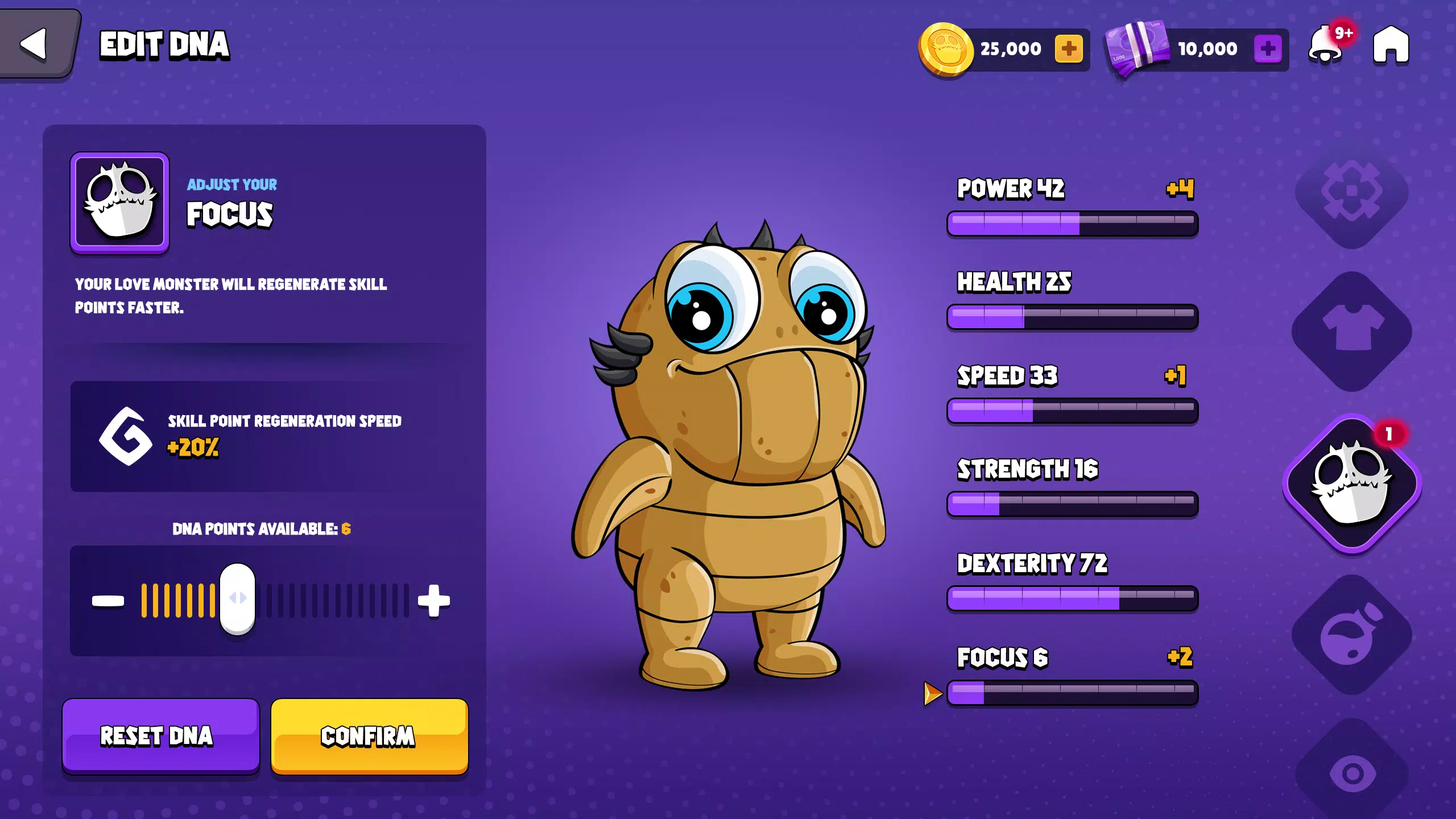Open the notifications bell
Viewport: 1456px width, 819px height.
[x=1326, y=45]
